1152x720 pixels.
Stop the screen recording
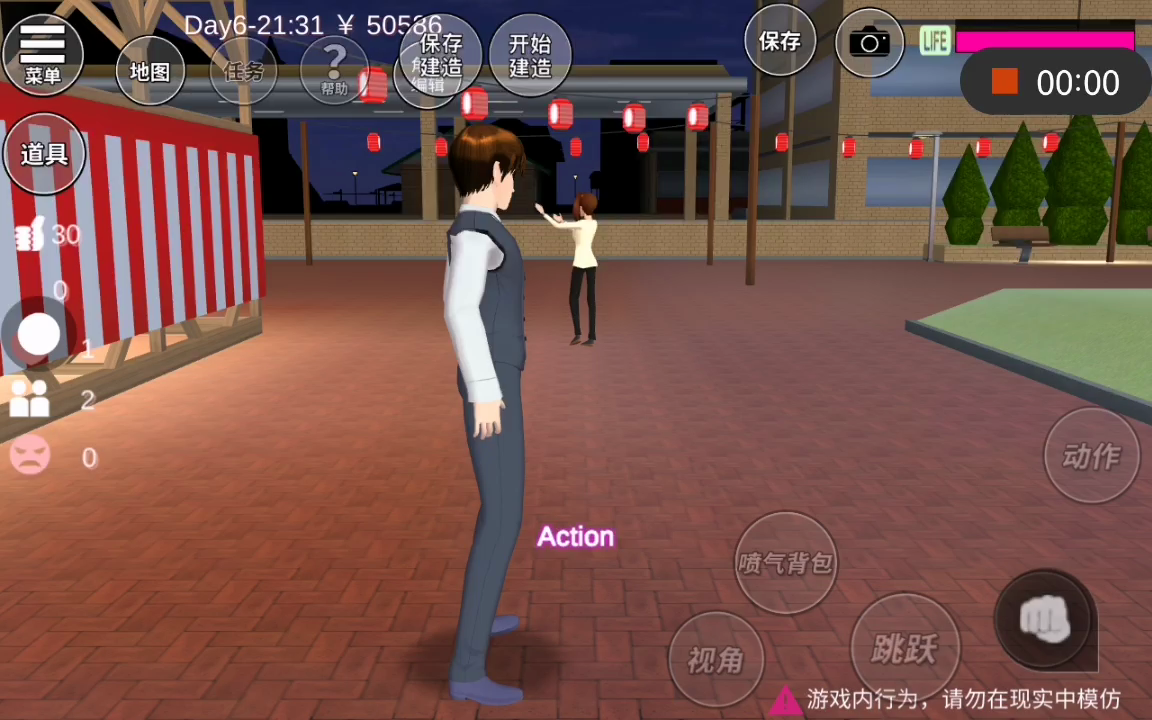[1004, 82]
